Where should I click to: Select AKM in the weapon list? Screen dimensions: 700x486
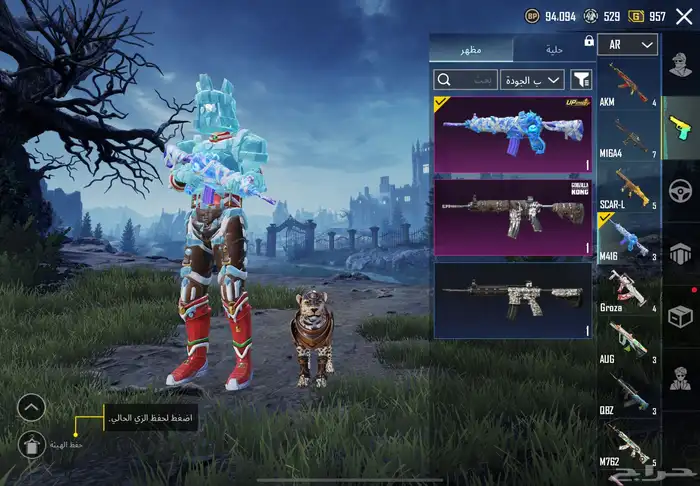click(627, 85)
